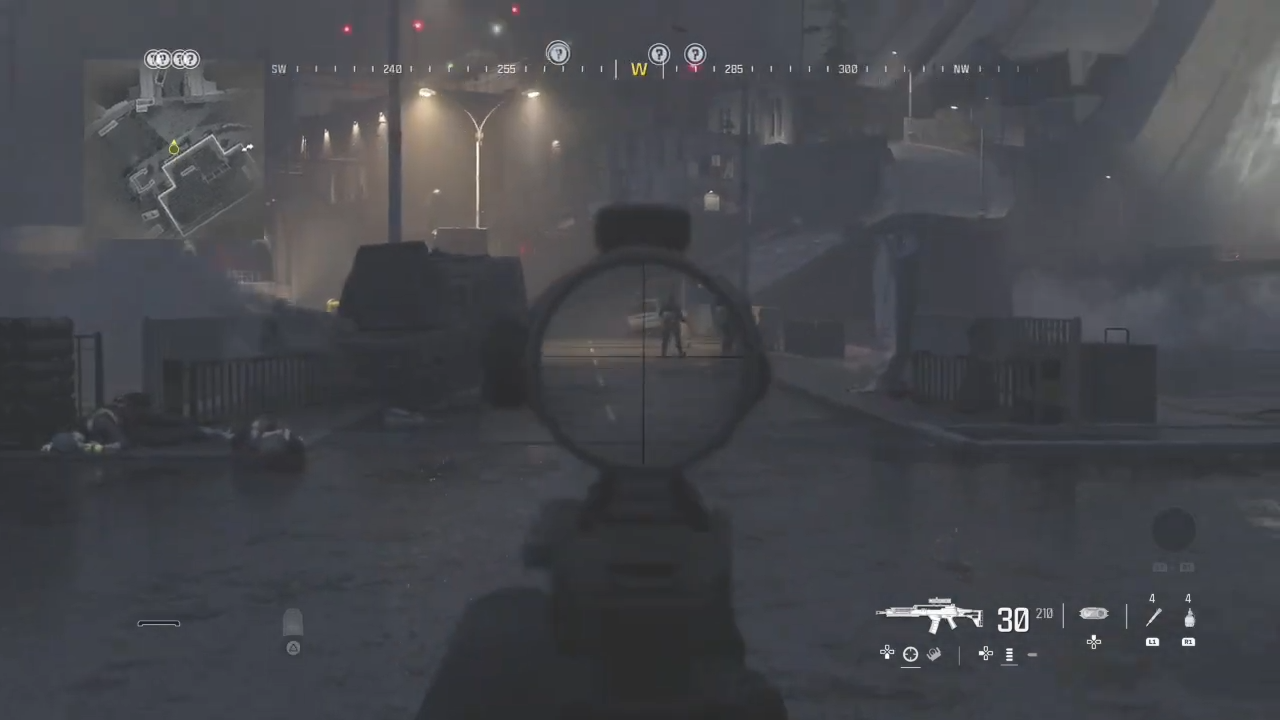
Task: Toggle the yellow W heading marker on compass
Action: point(638,69)
